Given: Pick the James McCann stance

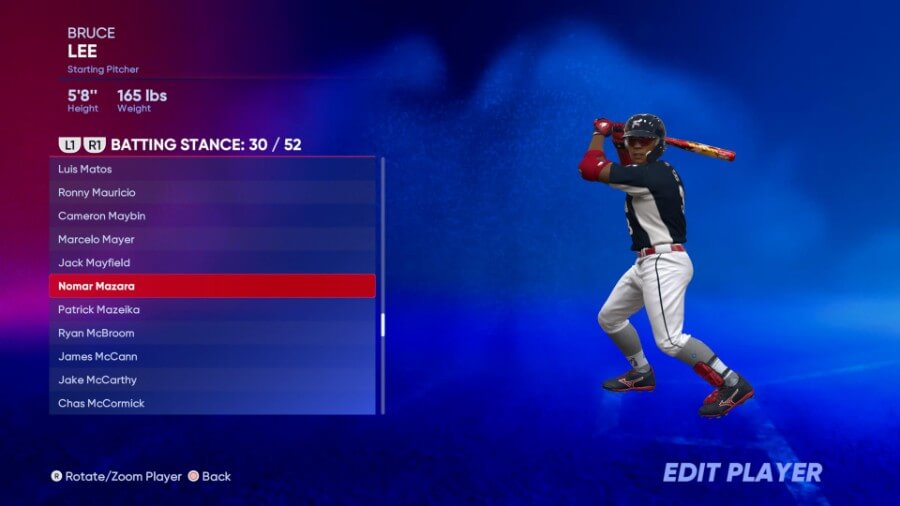Looking at the screenshot, I should (x=212, y=357).
